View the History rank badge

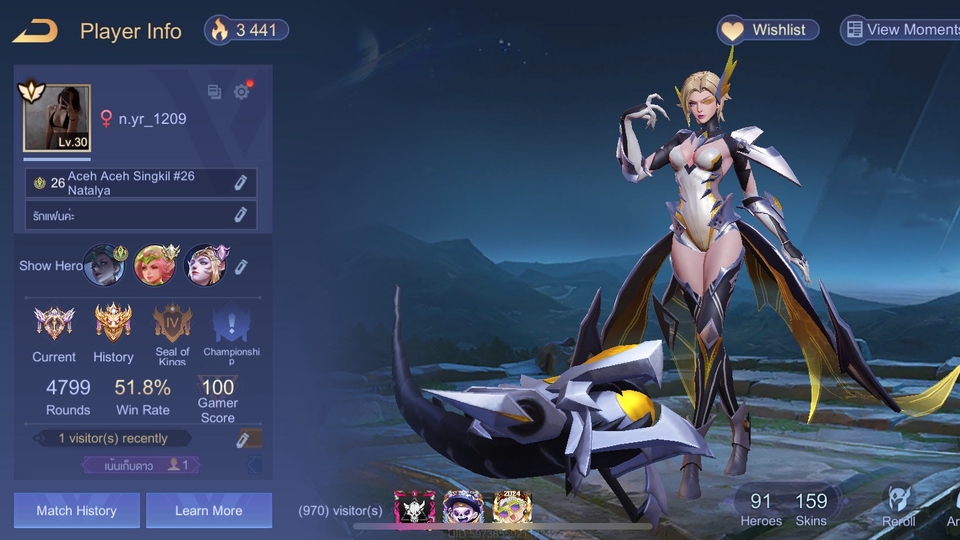[113, 324]
